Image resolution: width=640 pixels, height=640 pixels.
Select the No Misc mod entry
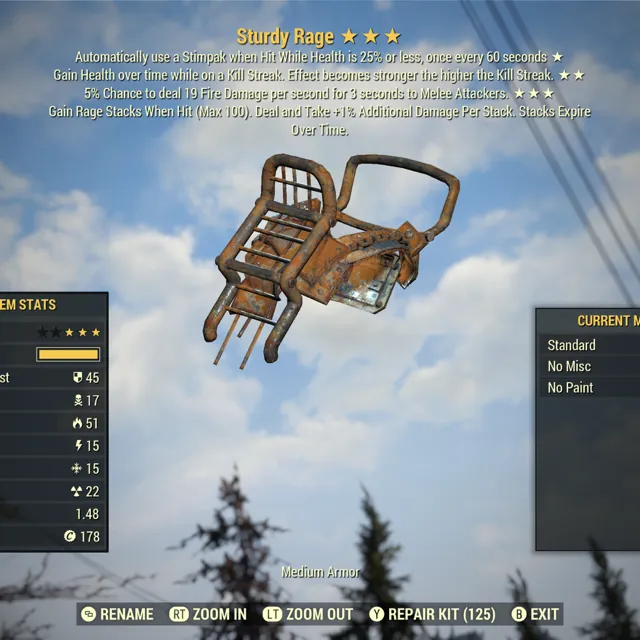tap(570, 366)
